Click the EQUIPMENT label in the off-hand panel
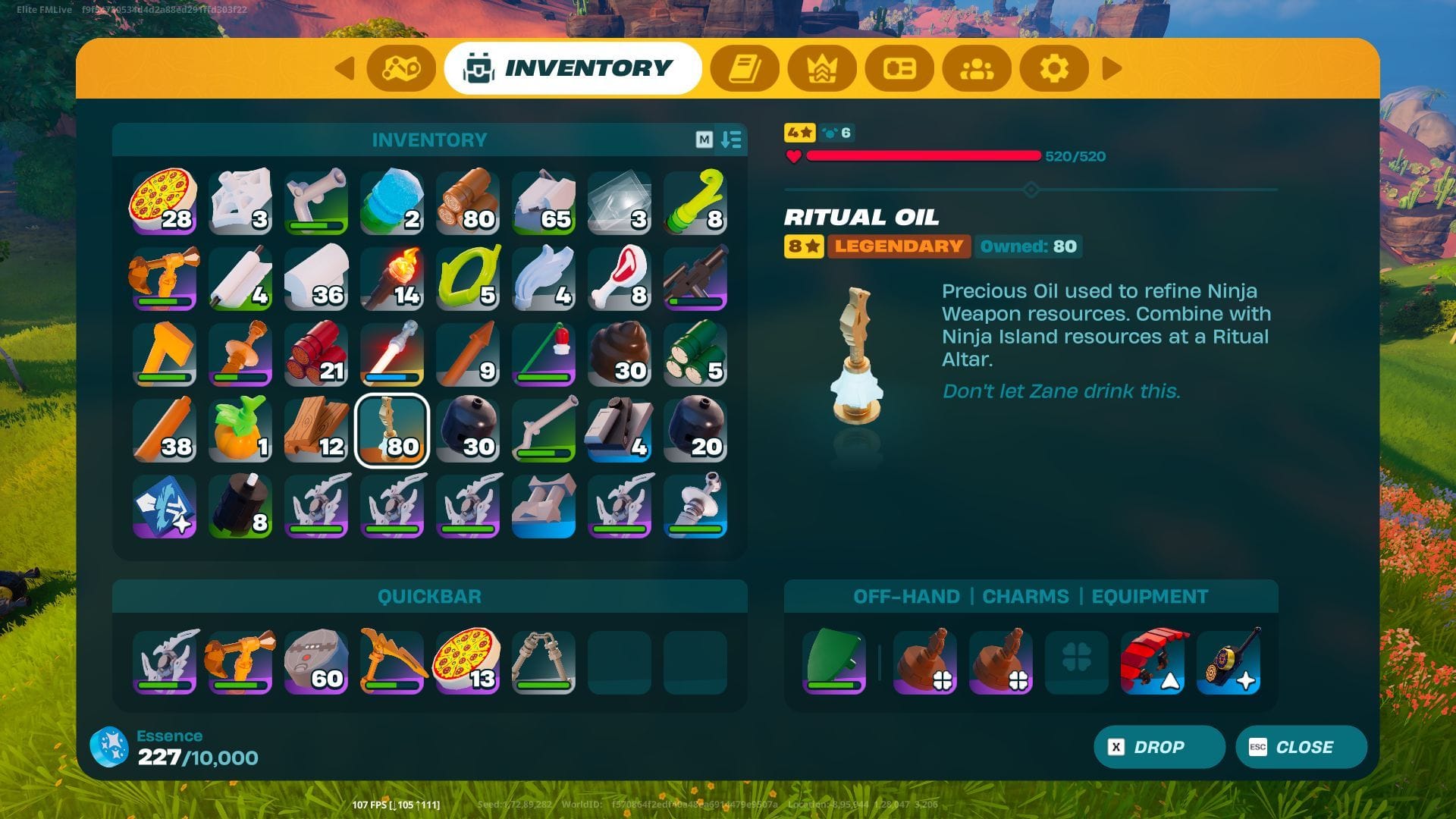 pos(1150,597)
